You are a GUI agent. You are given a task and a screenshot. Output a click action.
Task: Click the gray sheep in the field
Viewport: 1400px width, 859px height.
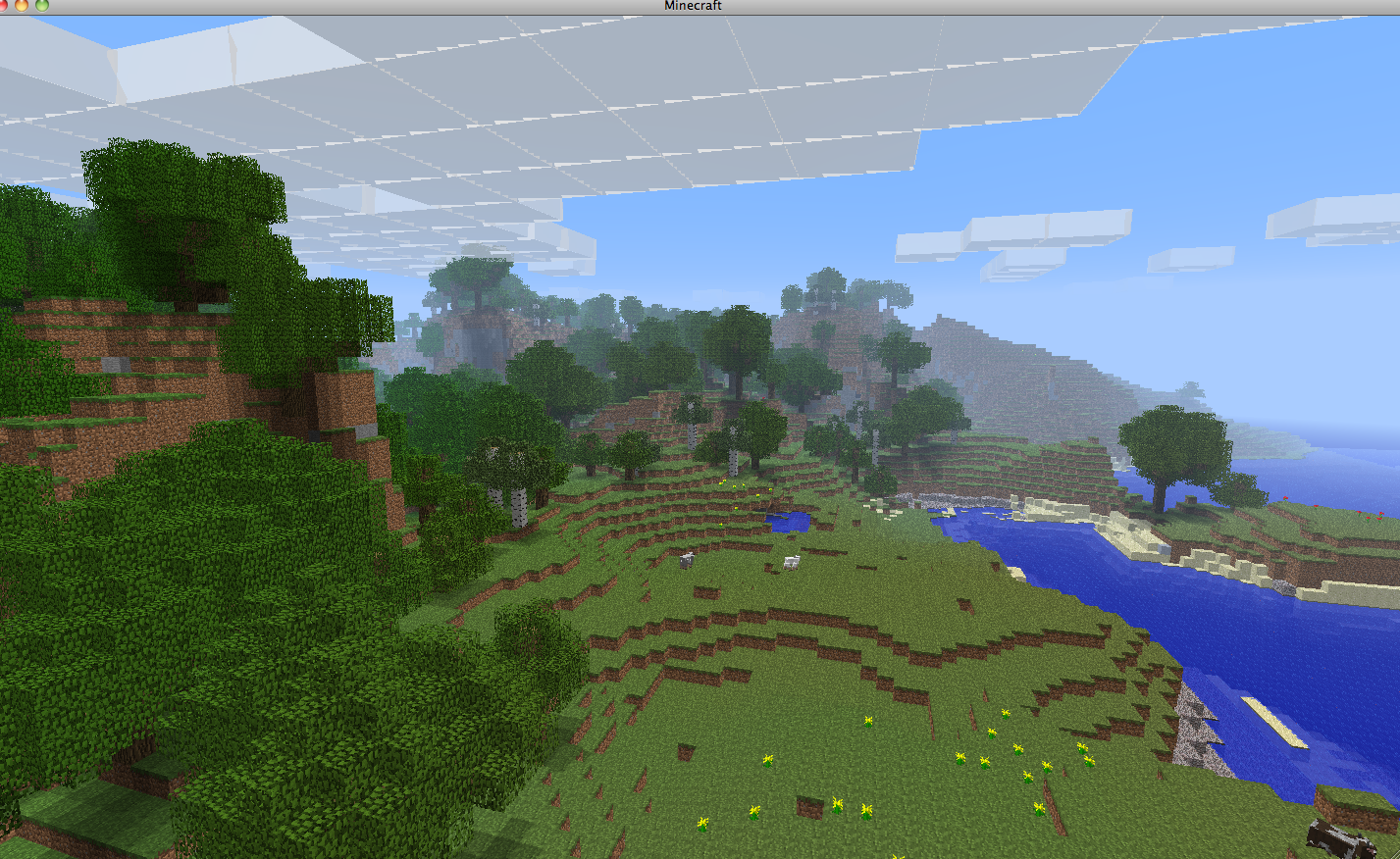pyautogui.click(x=687, y=560)
